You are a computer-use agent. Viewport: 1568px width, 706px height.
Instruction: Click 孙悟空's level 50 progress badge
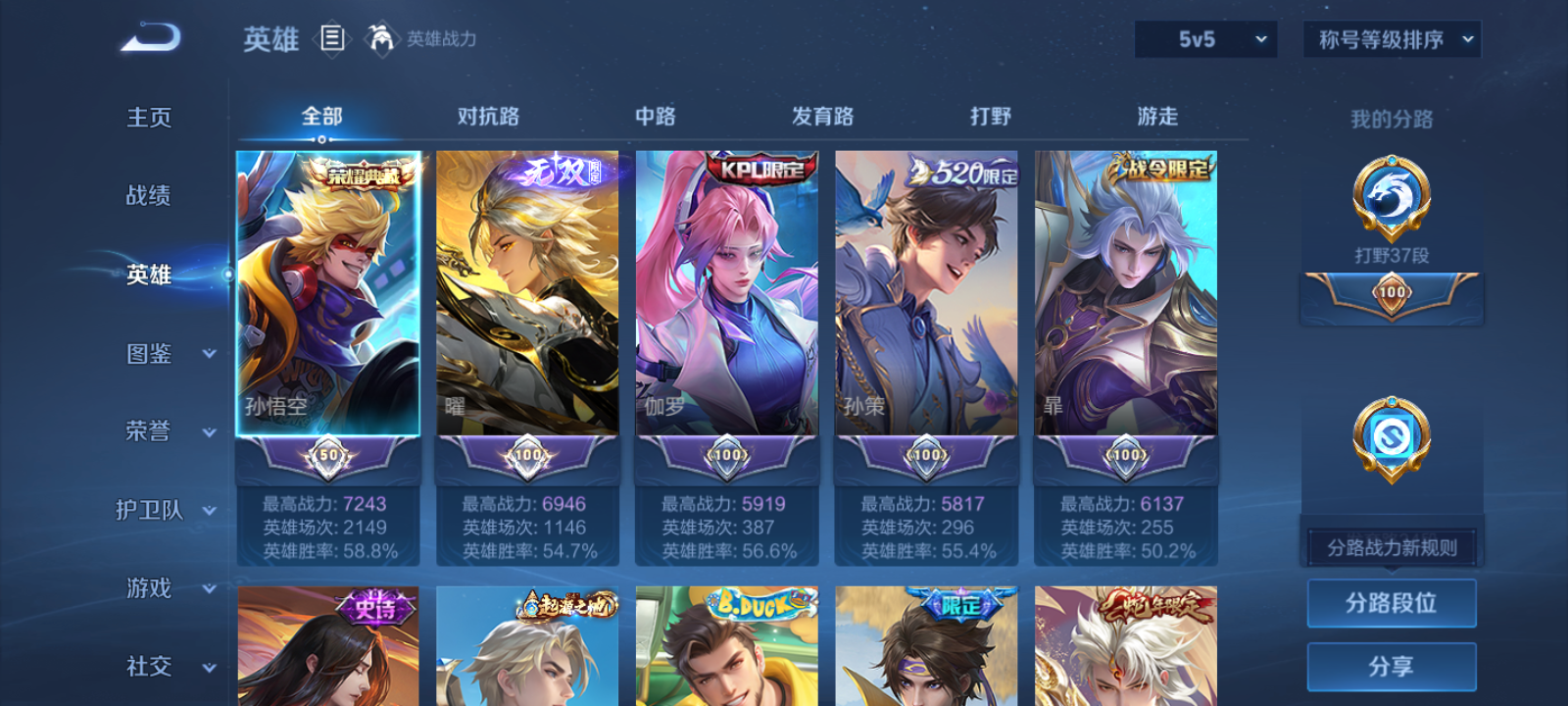327,455
